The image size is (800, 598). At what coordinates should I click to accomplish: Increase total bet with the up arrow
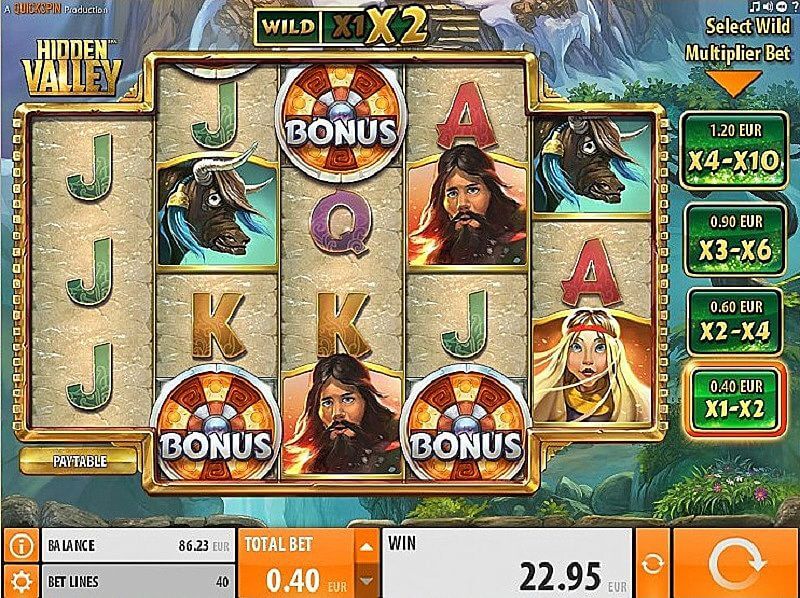(x=367, y=546)
